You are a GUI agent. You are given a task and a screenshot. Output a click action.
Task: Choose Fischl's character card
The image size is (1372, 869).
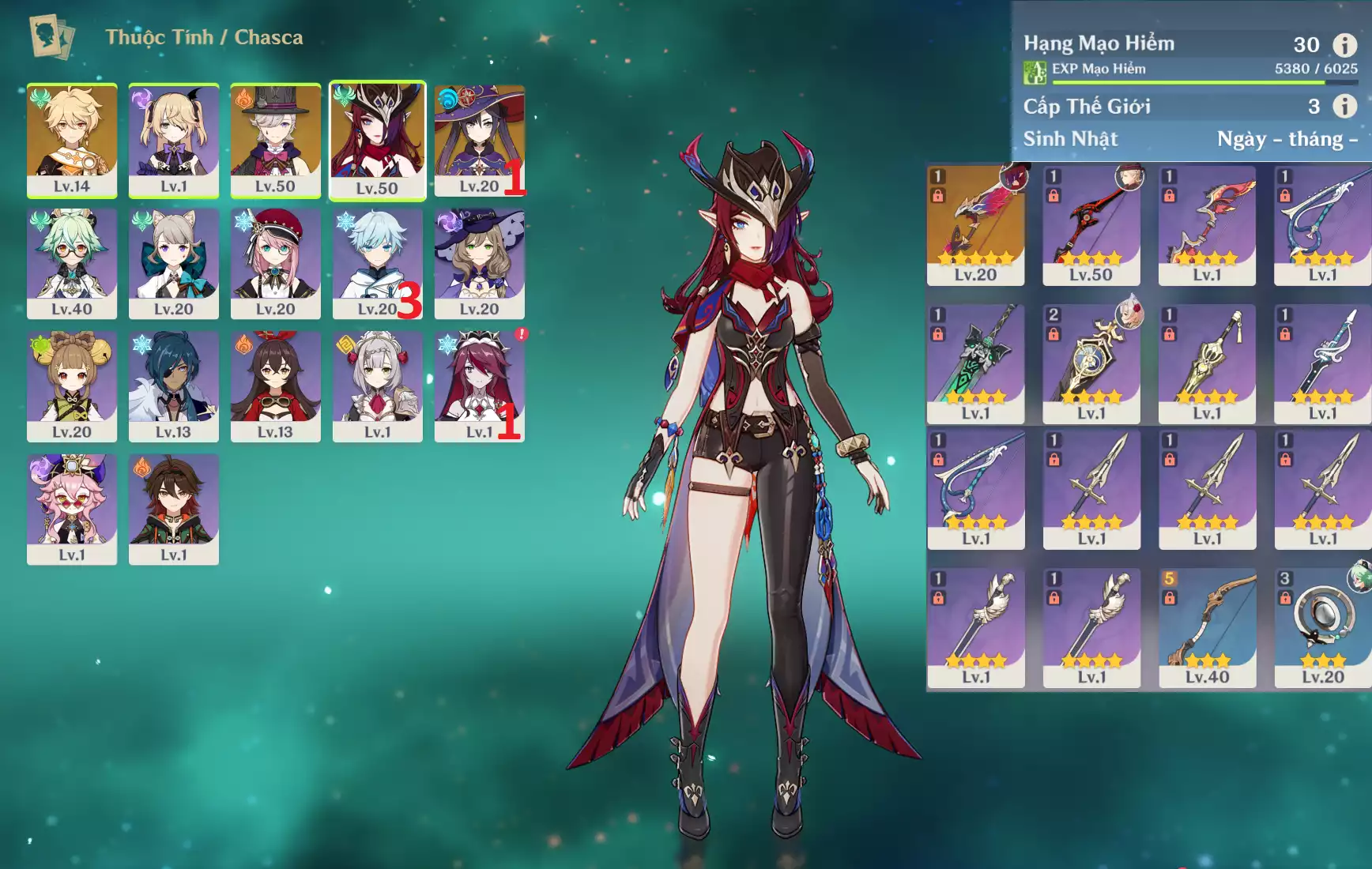[x=174, y=139]
